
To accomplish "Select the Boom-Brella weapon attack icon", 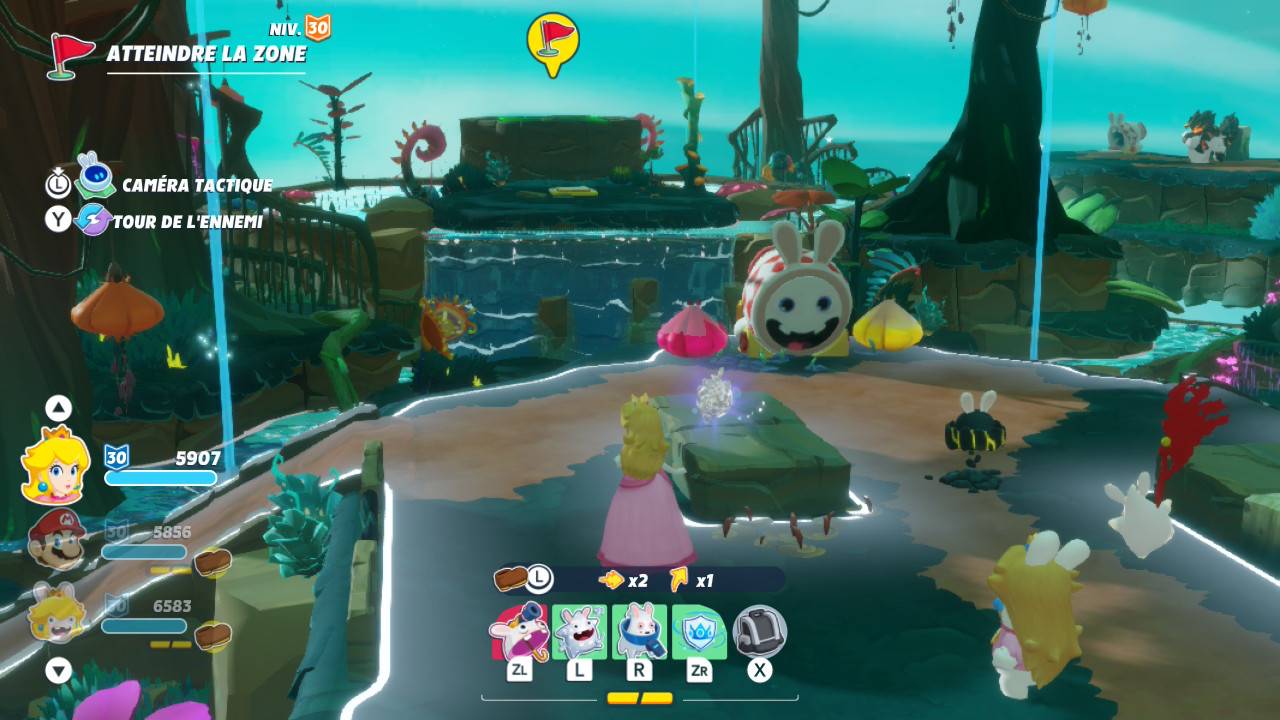I will click(x=519, y=632).
